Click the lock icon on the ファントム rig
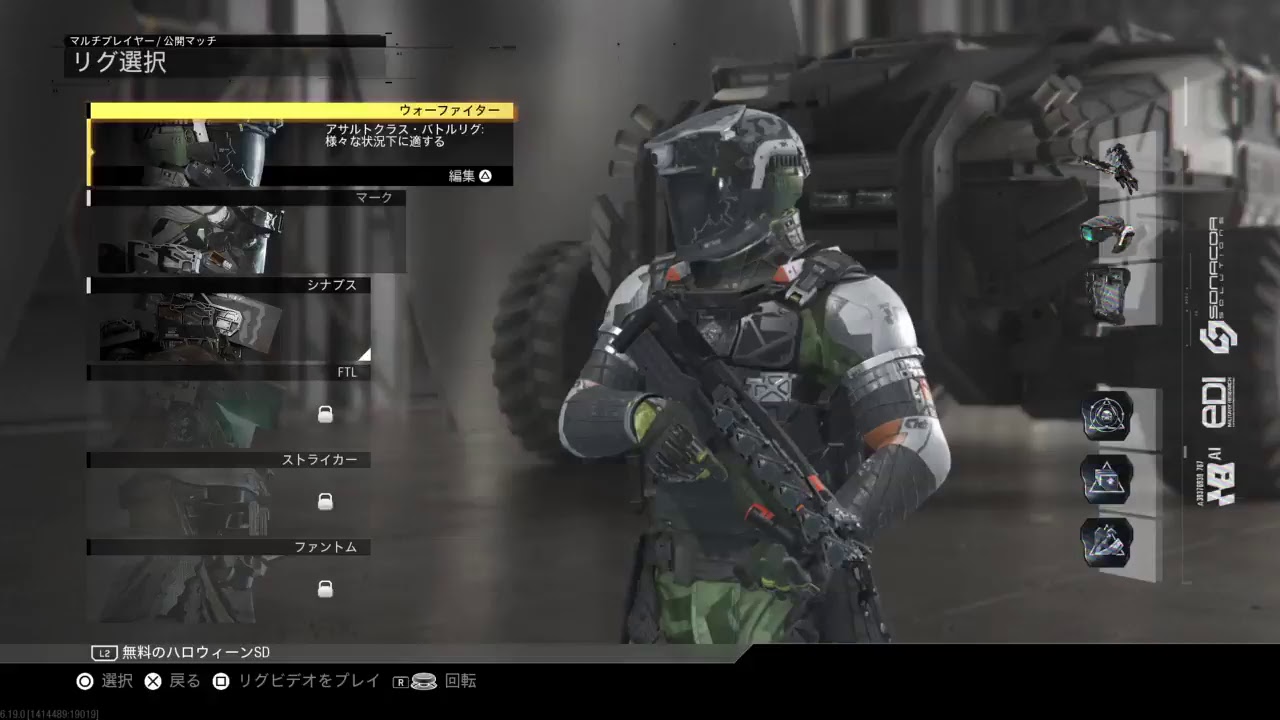 [325, 589]
